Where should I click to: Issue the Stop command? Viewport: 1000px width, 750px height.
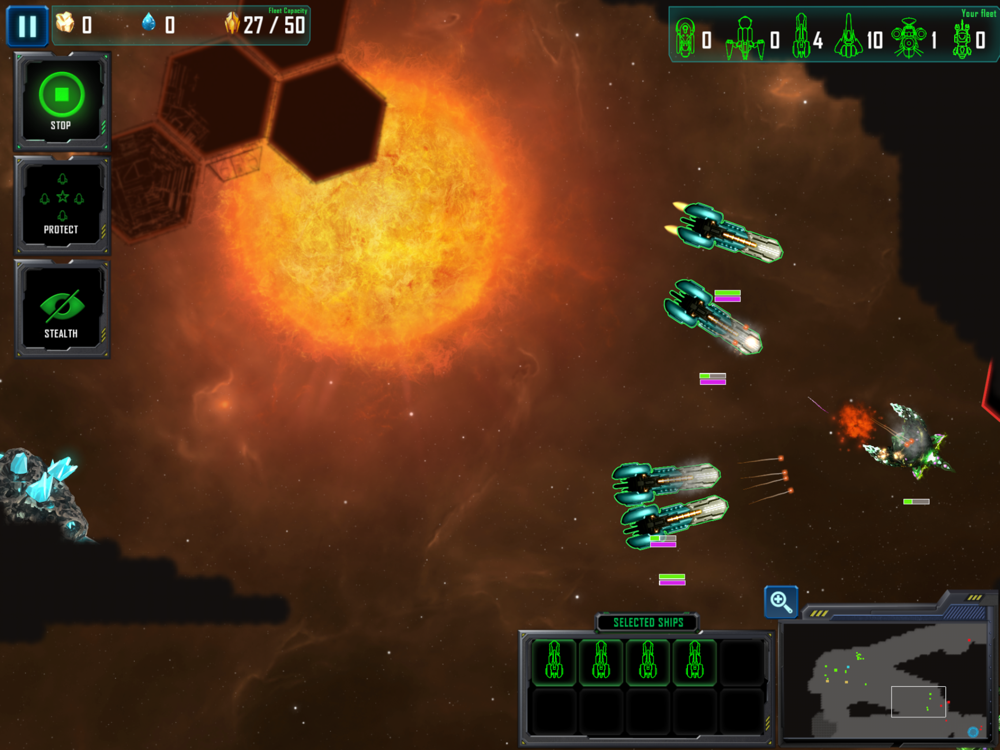(61, 101)
